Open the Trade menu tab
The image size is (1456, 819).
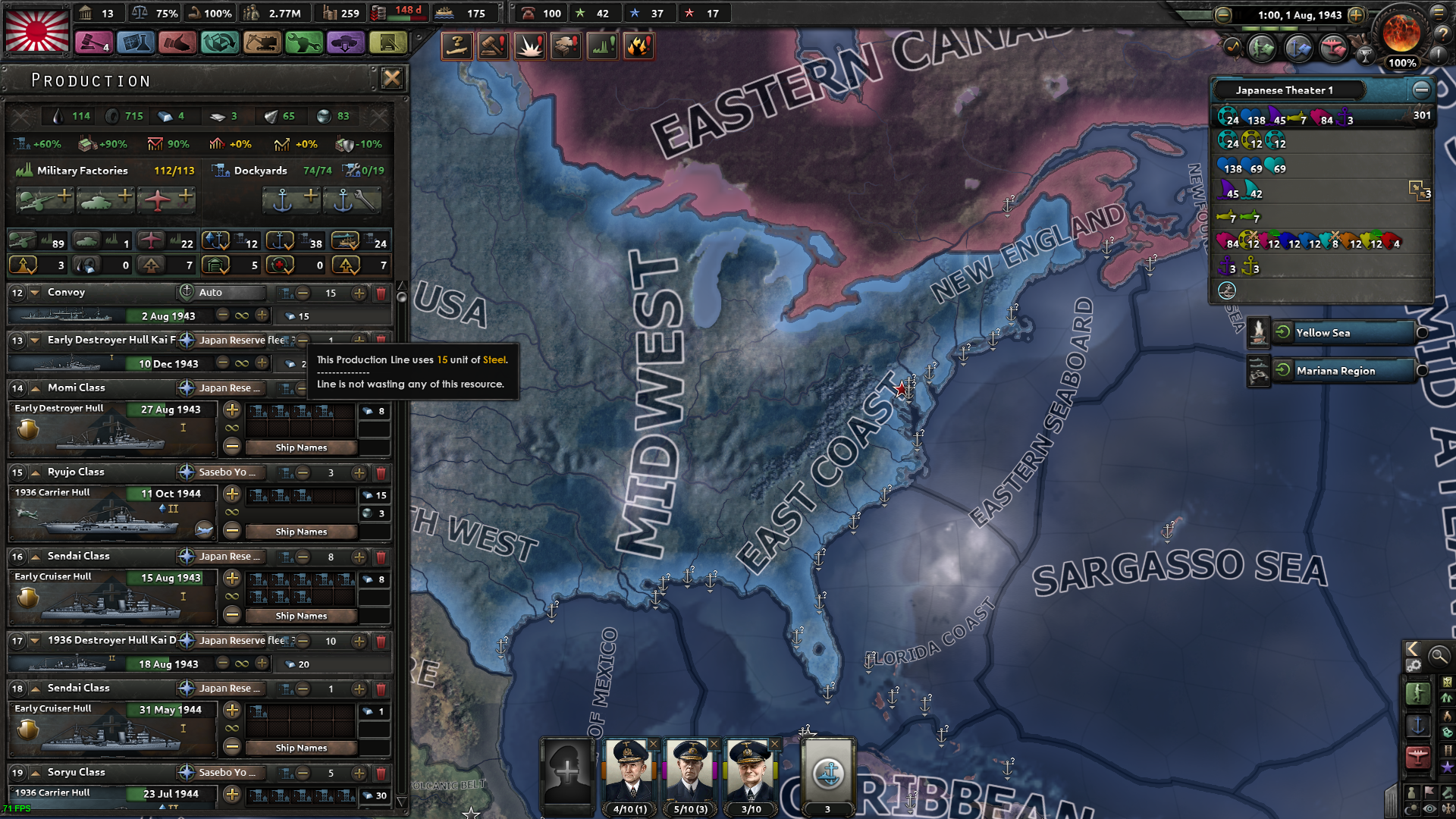pos(220,43)
